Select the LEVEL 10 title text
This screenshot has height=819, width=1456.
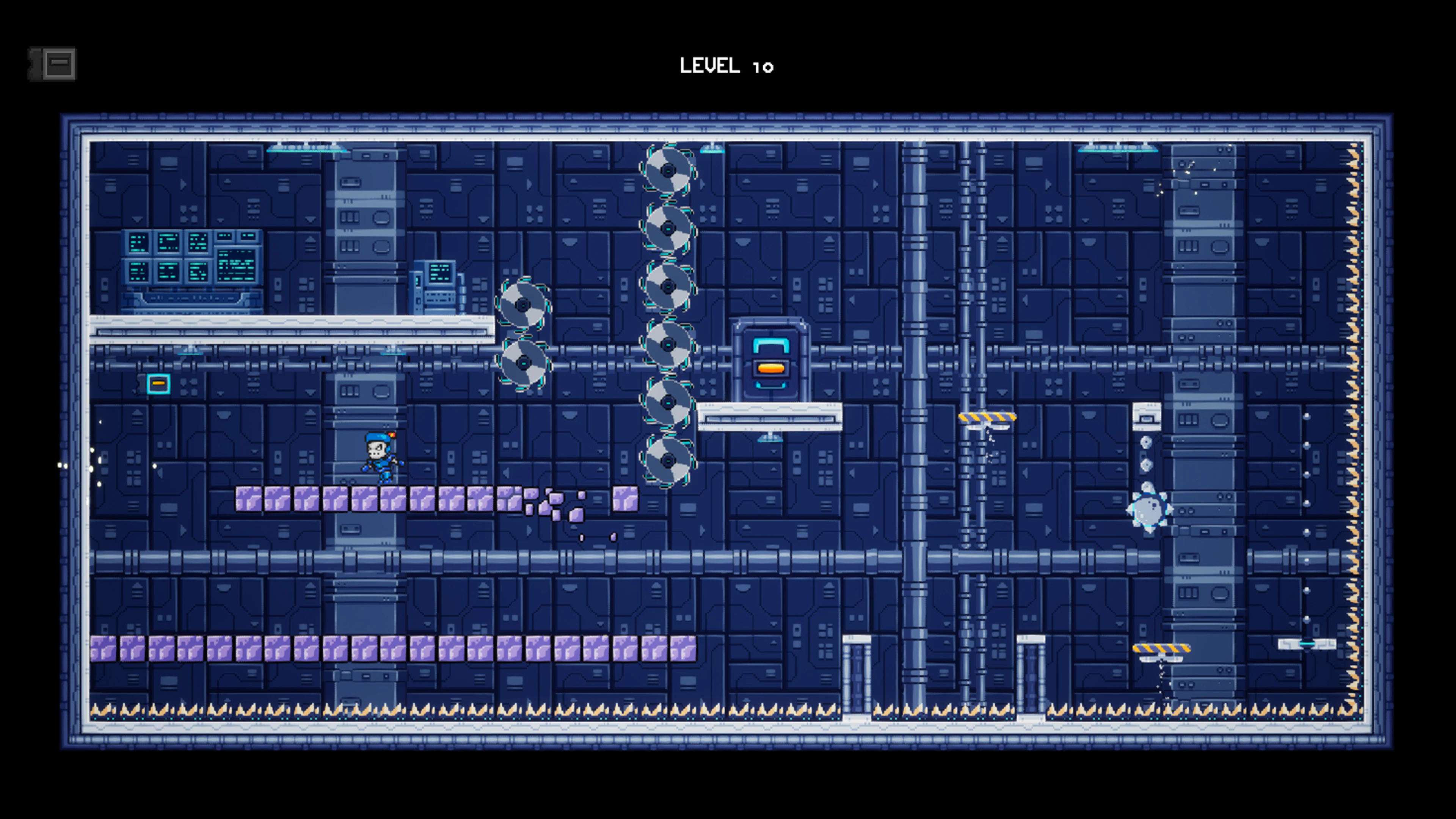[728, 65]
